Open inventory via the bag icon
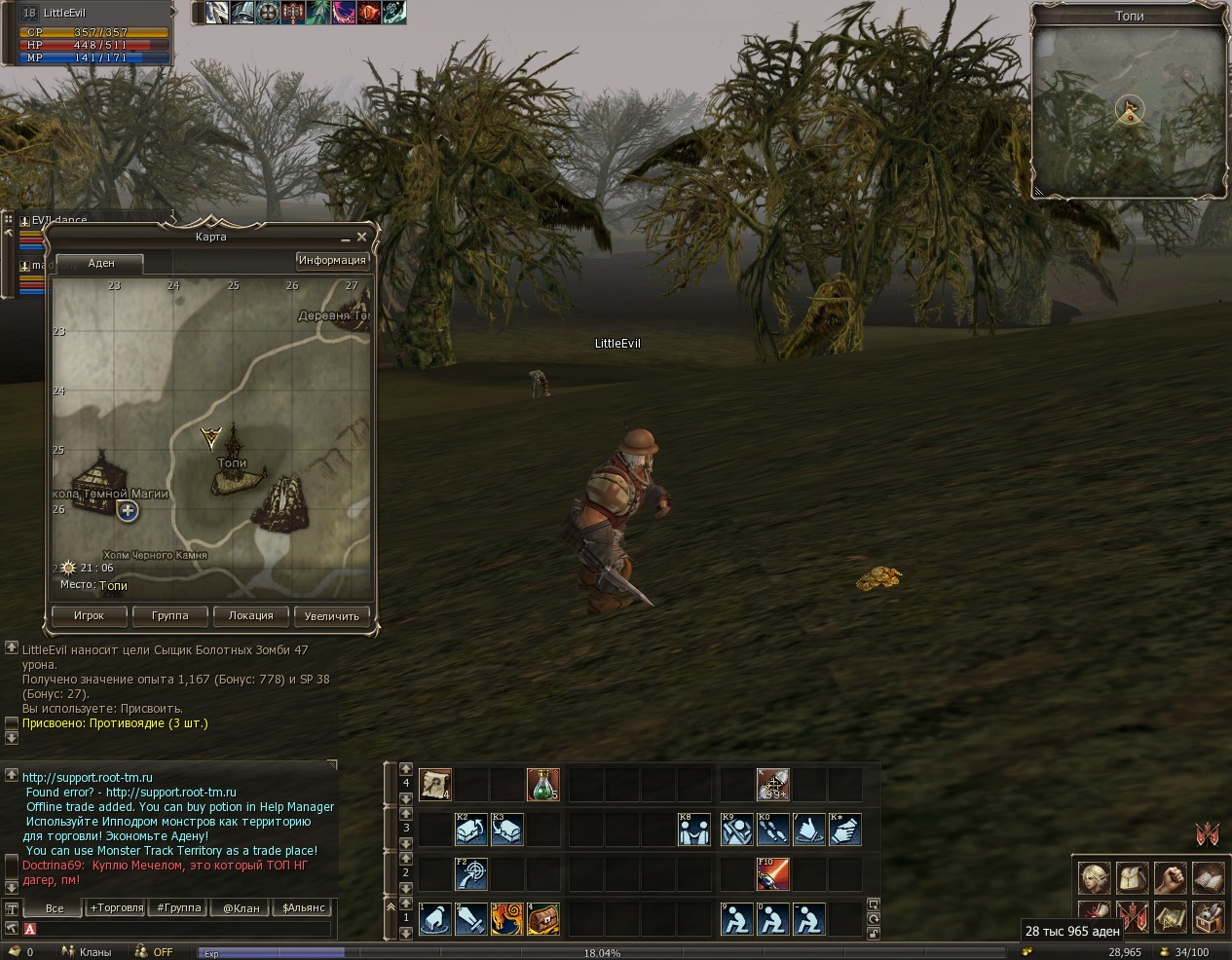This screenshot has height=960, width=1232. [1132, 877]
